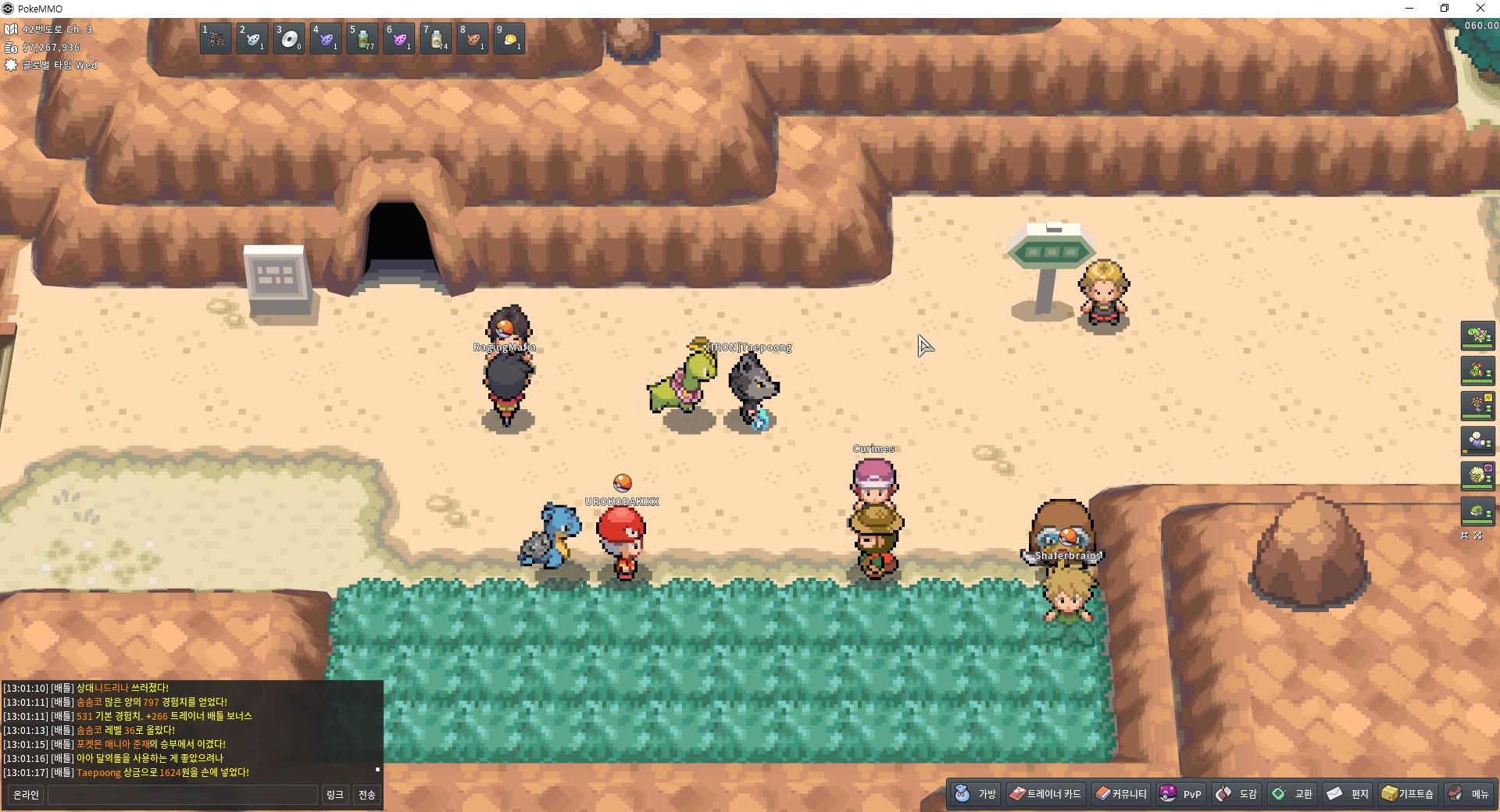Use the yellow spray bottle in slot 7
1500x812 pixels.
pos(437,38)
